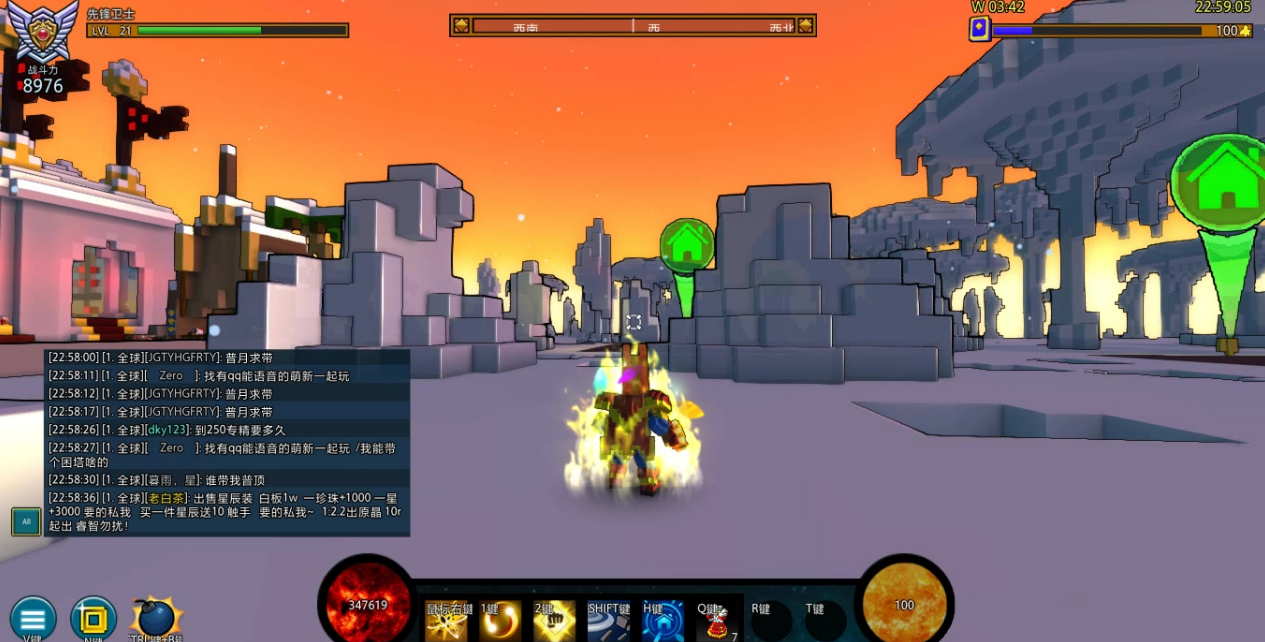The height and width of the screenshot is (642, 1265).
Task: Open the main menu hamburger button
Action: pos(33,617)
